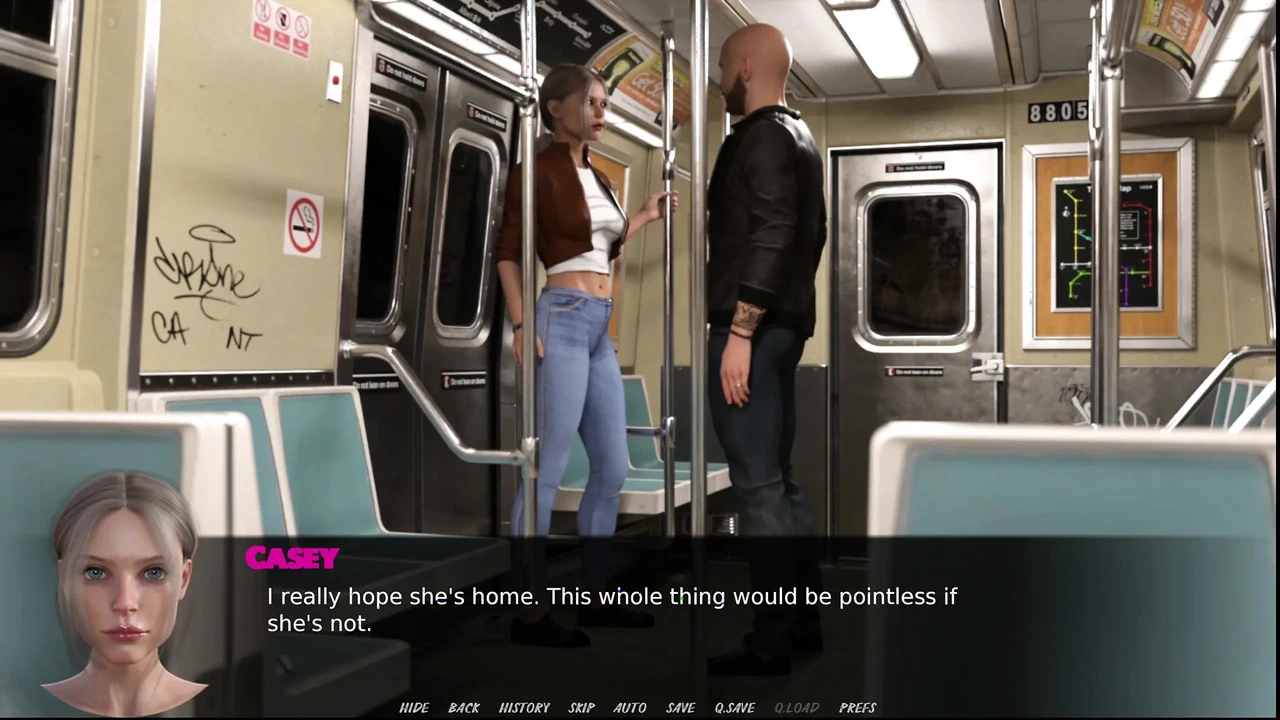Turn on Auto advance
This screenshot has width=1280, height=720.
pos(630,708)
